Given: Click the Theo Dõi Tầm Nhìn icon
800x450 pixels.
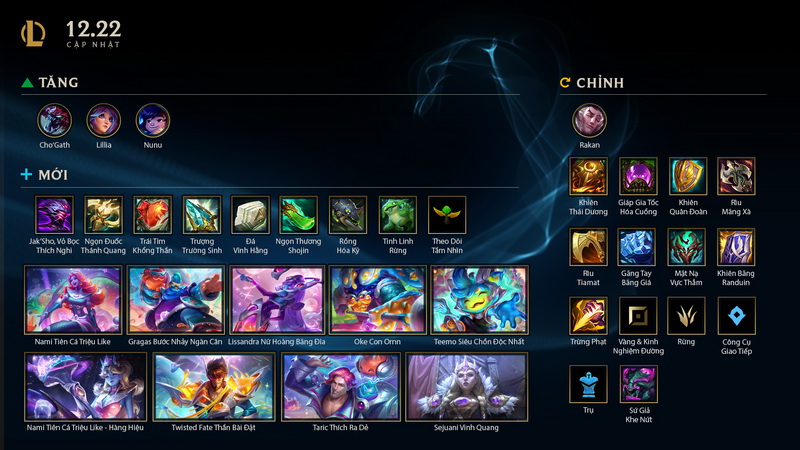Looking at the screenshot, I should click(x=447, y=214).
